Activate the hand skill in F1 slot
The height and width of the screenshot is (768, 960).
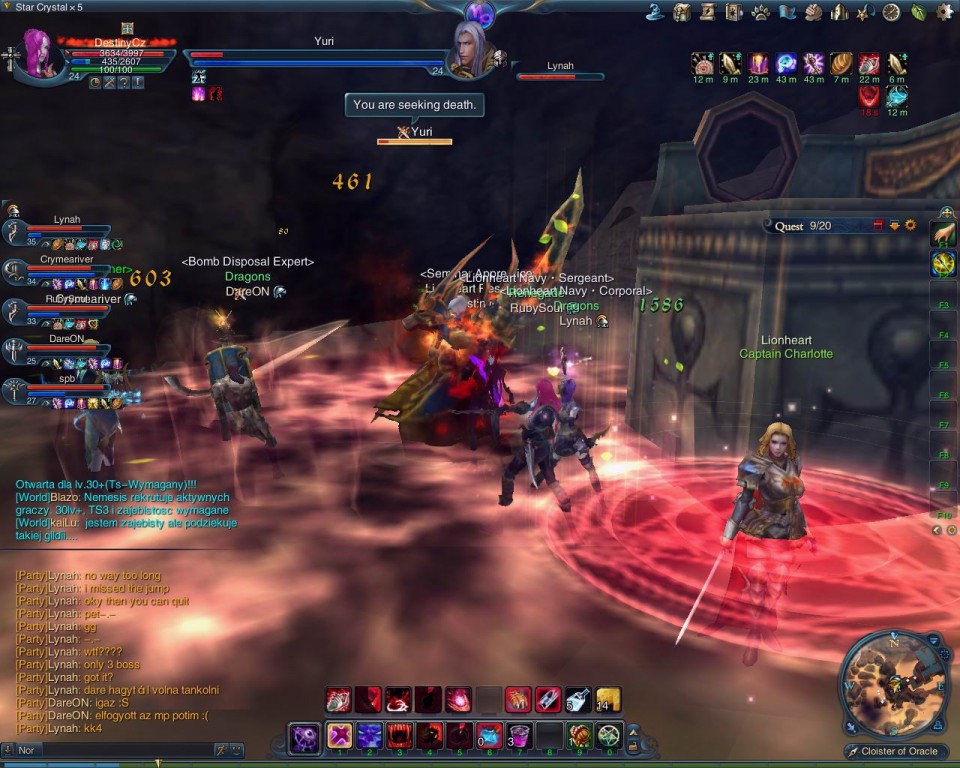click(943, 234)
